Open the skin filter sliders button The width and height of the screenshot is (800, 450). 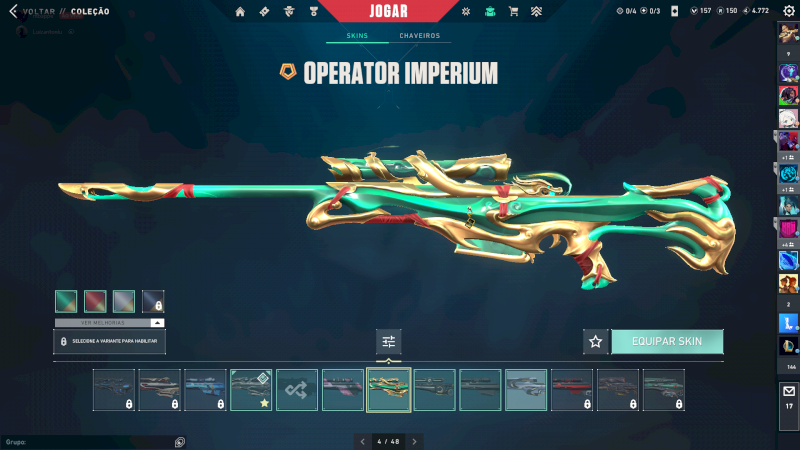coord(389,342)
